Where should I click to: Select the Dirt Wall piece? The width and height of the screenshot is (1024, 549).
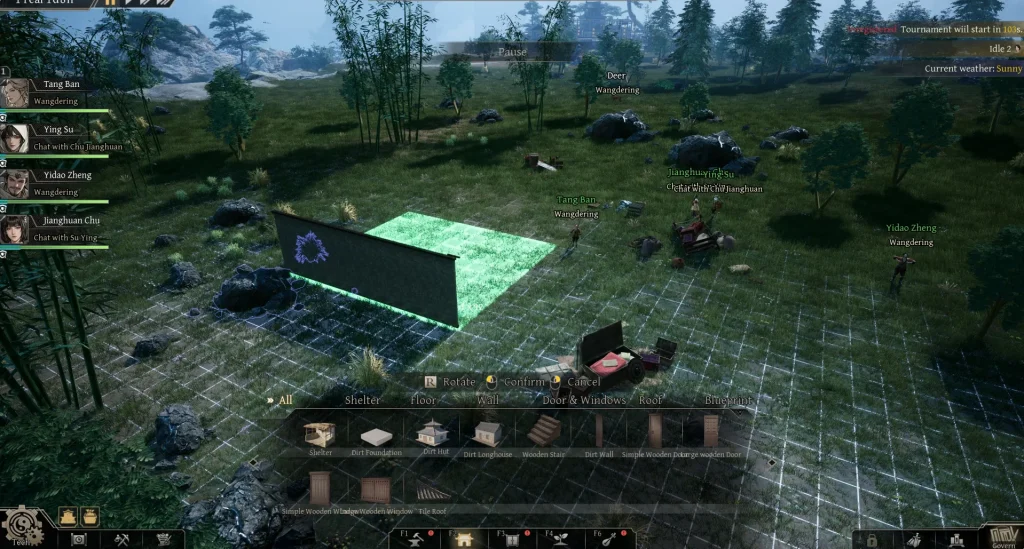[599, 432]
